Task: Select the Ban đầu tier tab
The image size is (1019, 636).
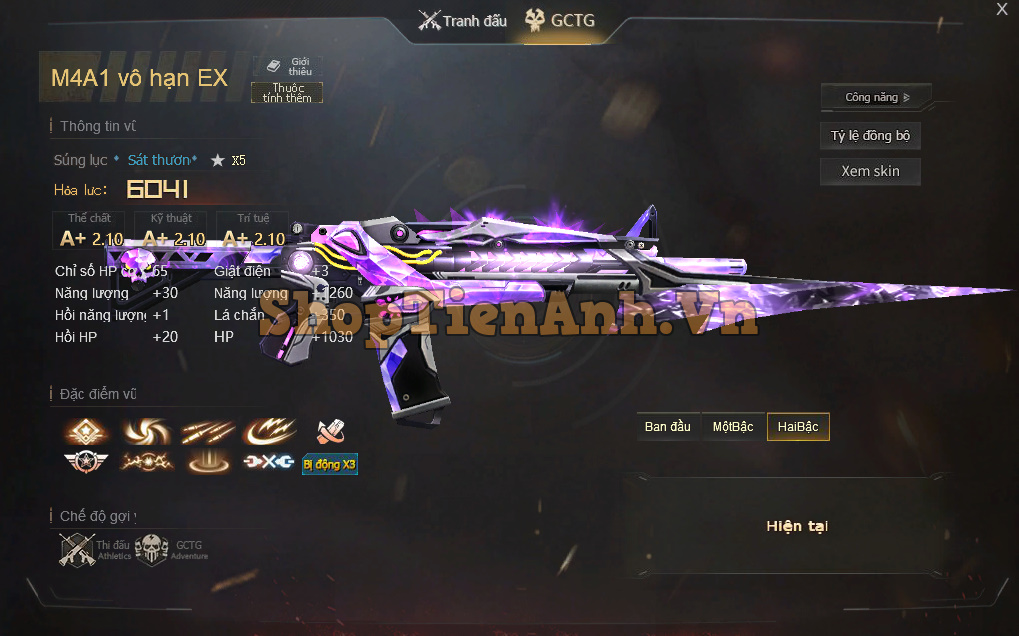Action: tap(668, 427)
